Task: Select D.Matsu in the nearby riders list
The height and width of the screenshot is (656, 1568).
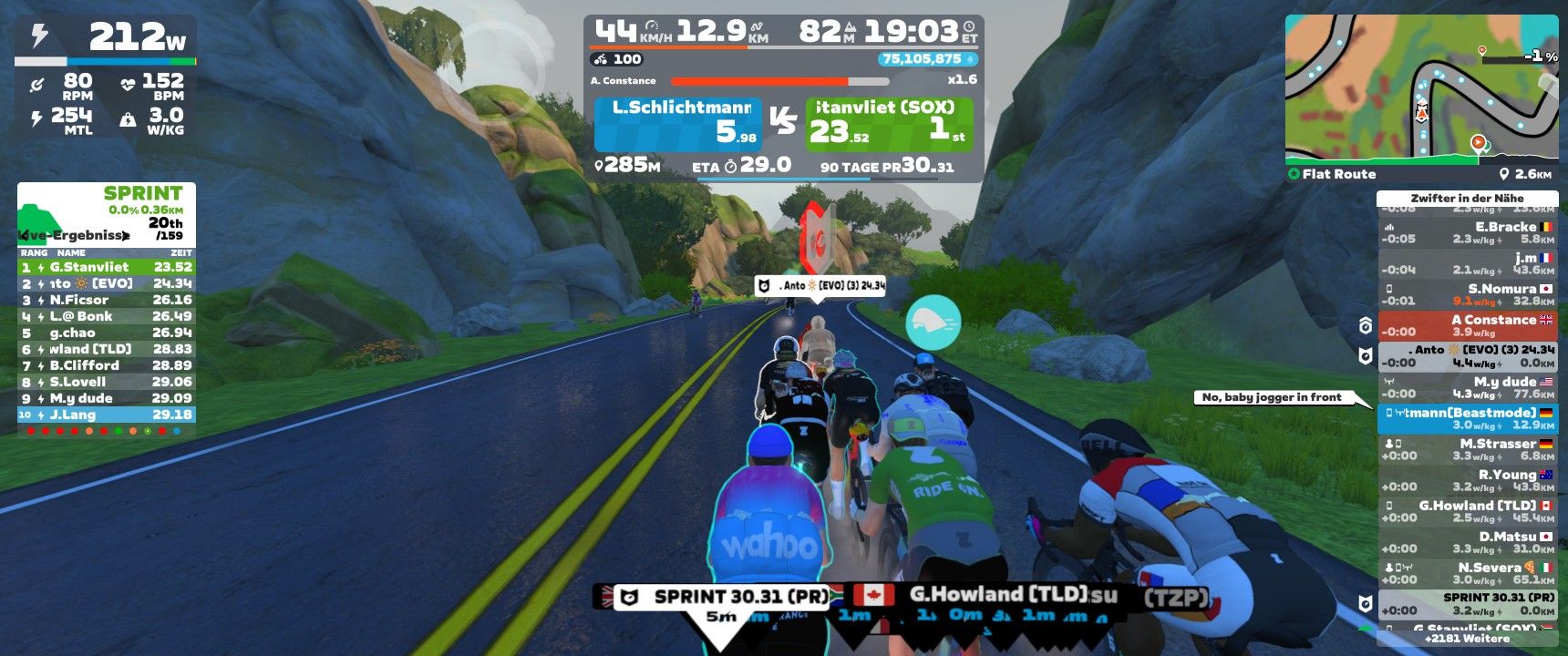Action: [1467, 542]
